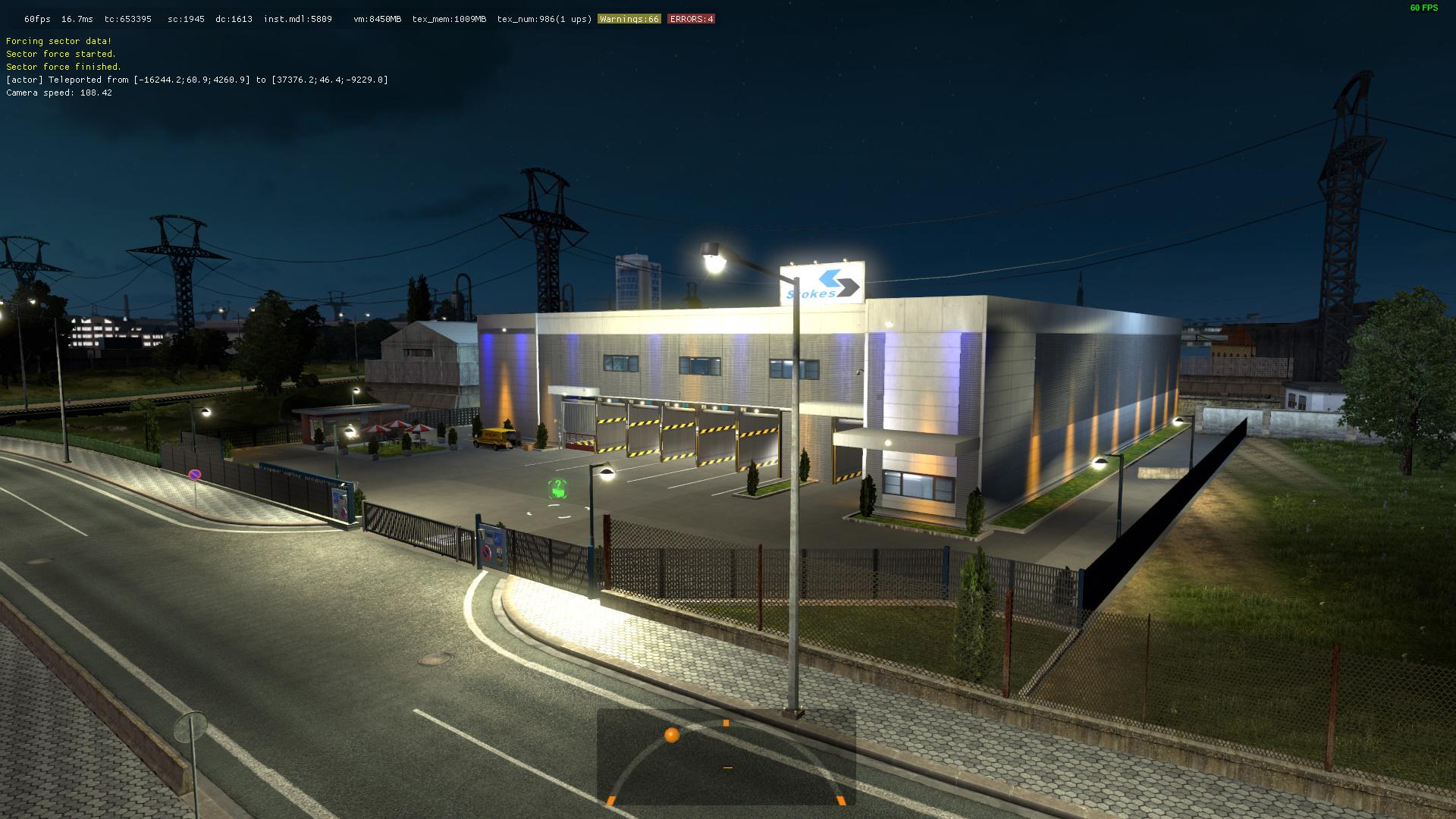Select the green question-mark company marker
The height and width of the screenshot is (819, 1456).
point(558,489)
